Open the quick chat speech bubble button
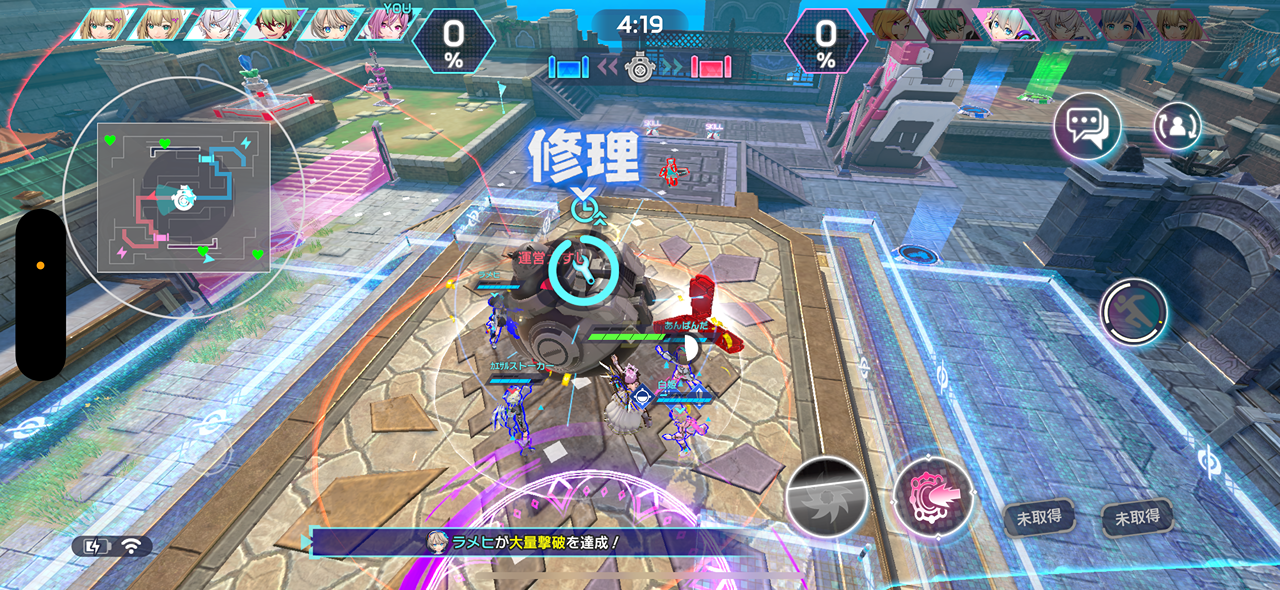 1087,127
